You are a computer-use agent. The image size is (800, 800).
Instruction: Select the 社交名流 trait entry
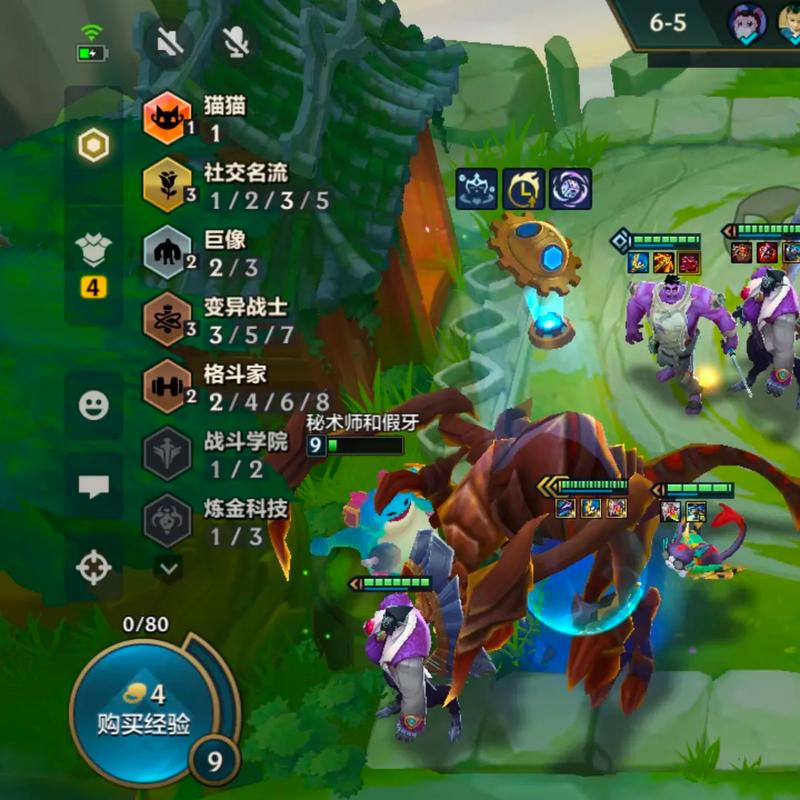[167, 185]
